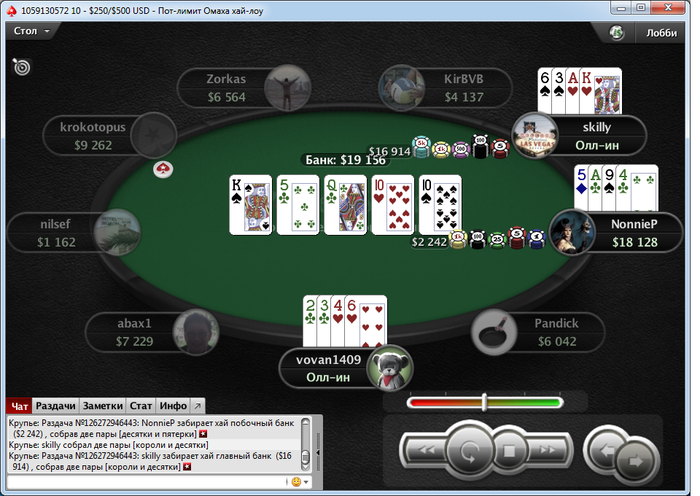The height and width of the screenshot is (496, 700).
Task: Rewind the hand replay
Action: [x=424, y=451]
